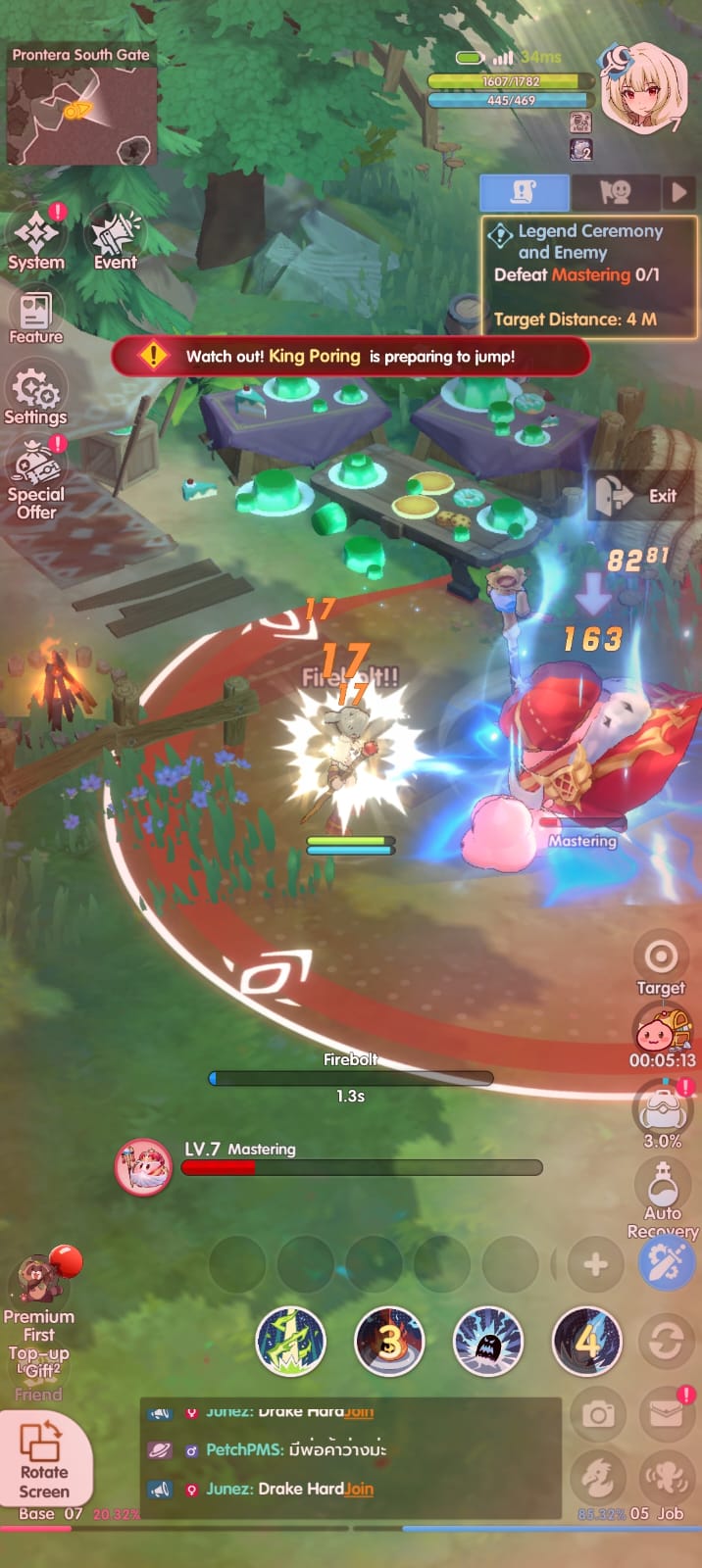Switch to the party flag tab

(615, 193)
